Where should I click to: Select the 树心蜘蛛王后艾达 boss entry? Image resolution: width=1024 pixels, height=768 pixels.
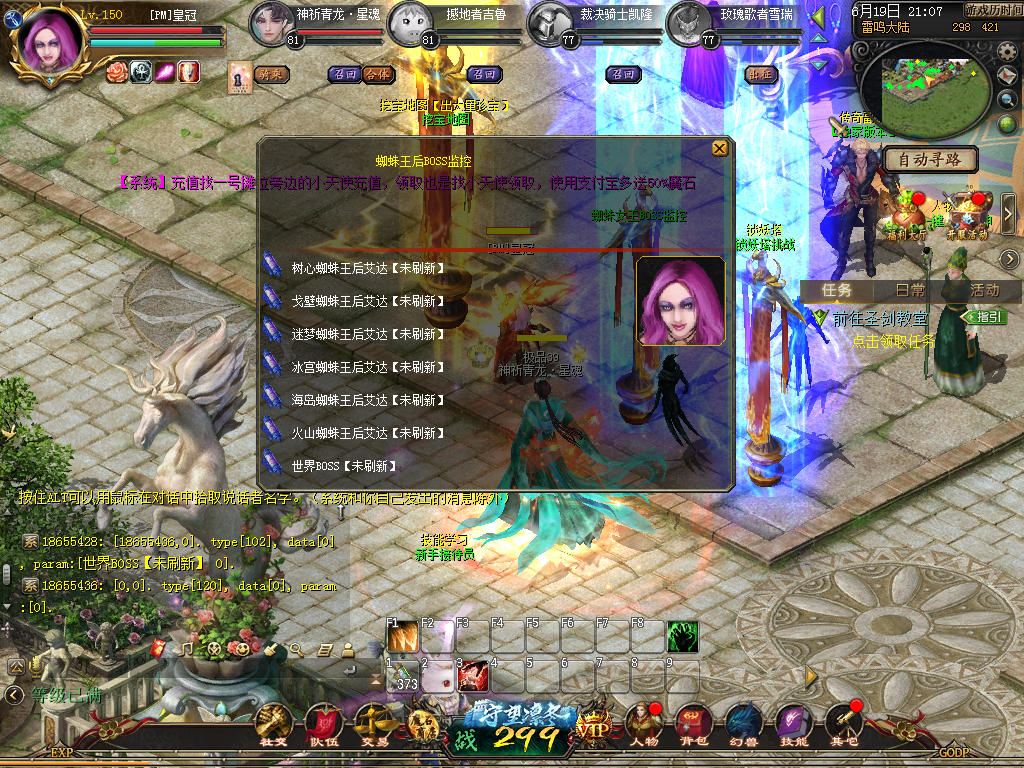coord(366,268)
